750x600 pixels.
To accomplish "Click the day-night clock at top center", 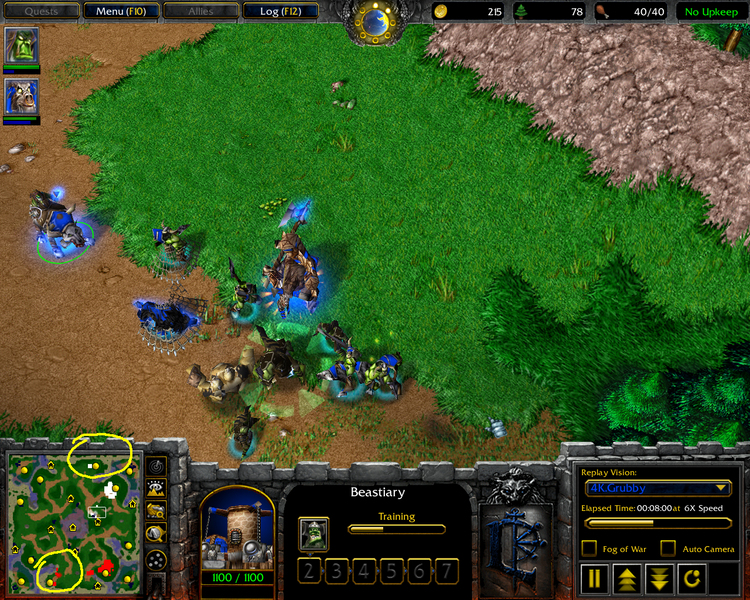I will (375, 20).
